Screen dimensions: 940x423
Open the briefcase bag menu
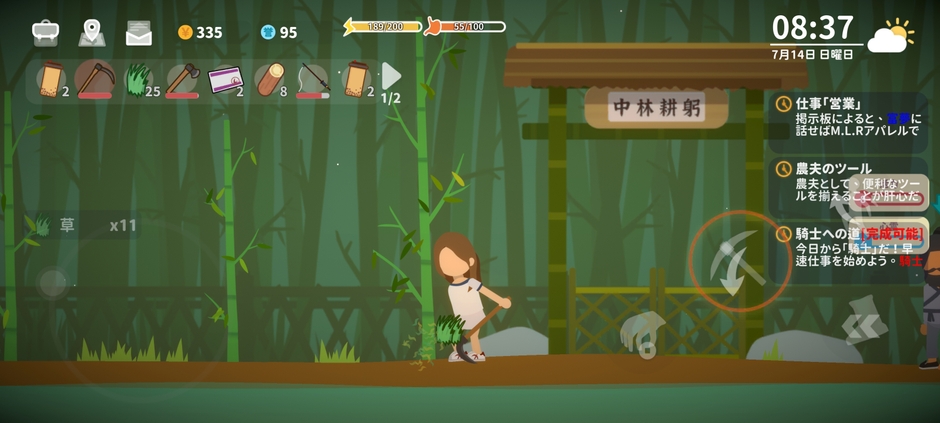click(45, 33)
